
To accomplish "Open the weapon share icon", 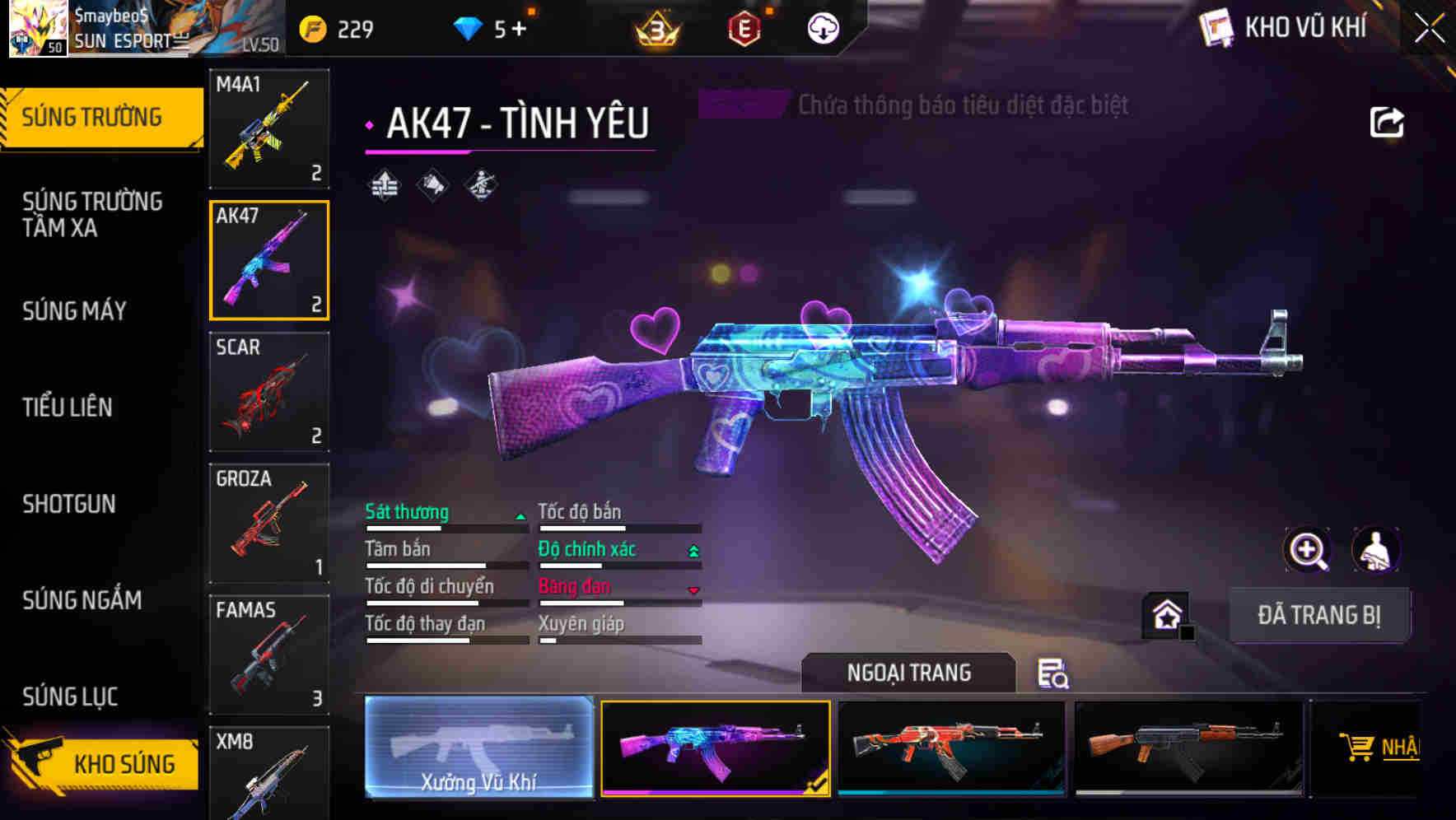I will 1387,120.
